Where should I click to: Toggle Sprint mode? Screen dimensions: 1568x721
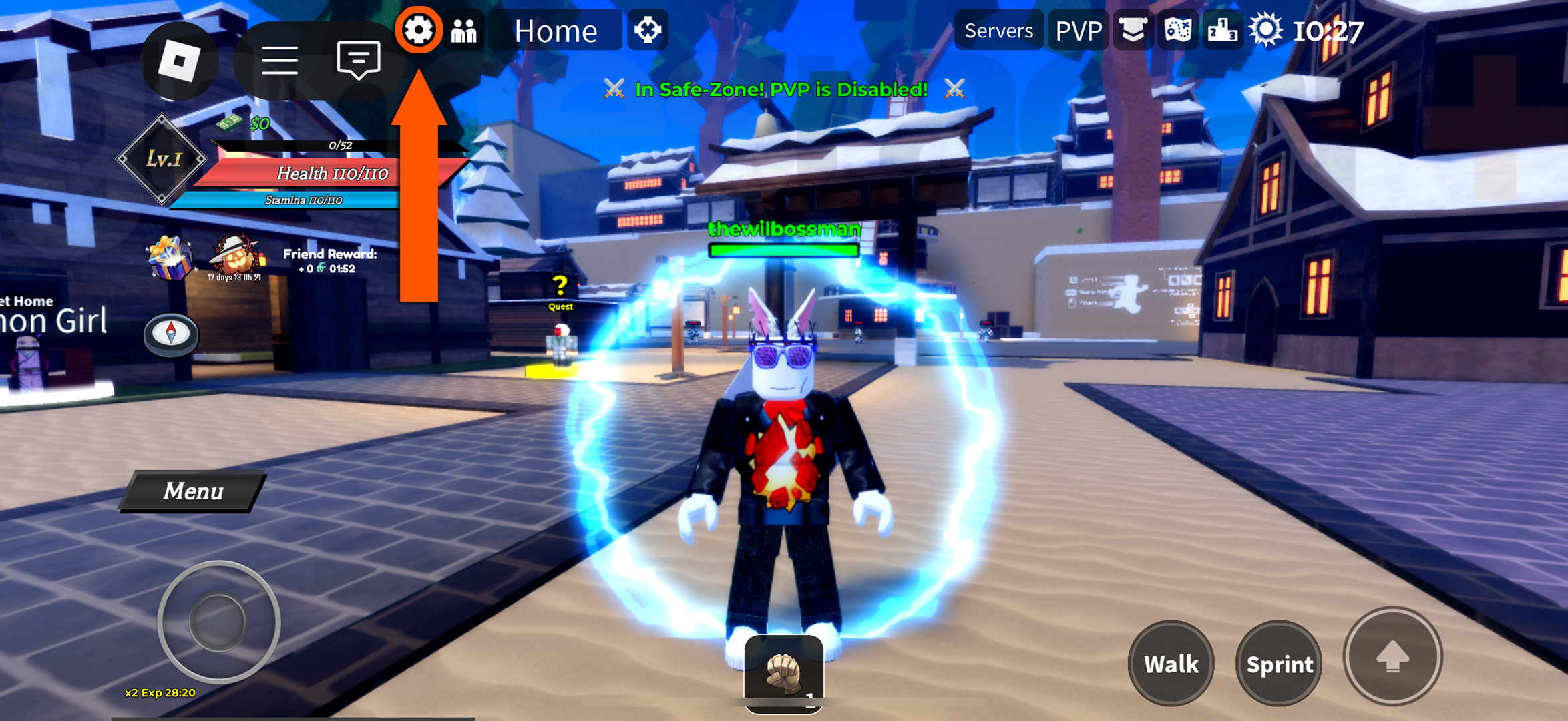(1278, 664)
